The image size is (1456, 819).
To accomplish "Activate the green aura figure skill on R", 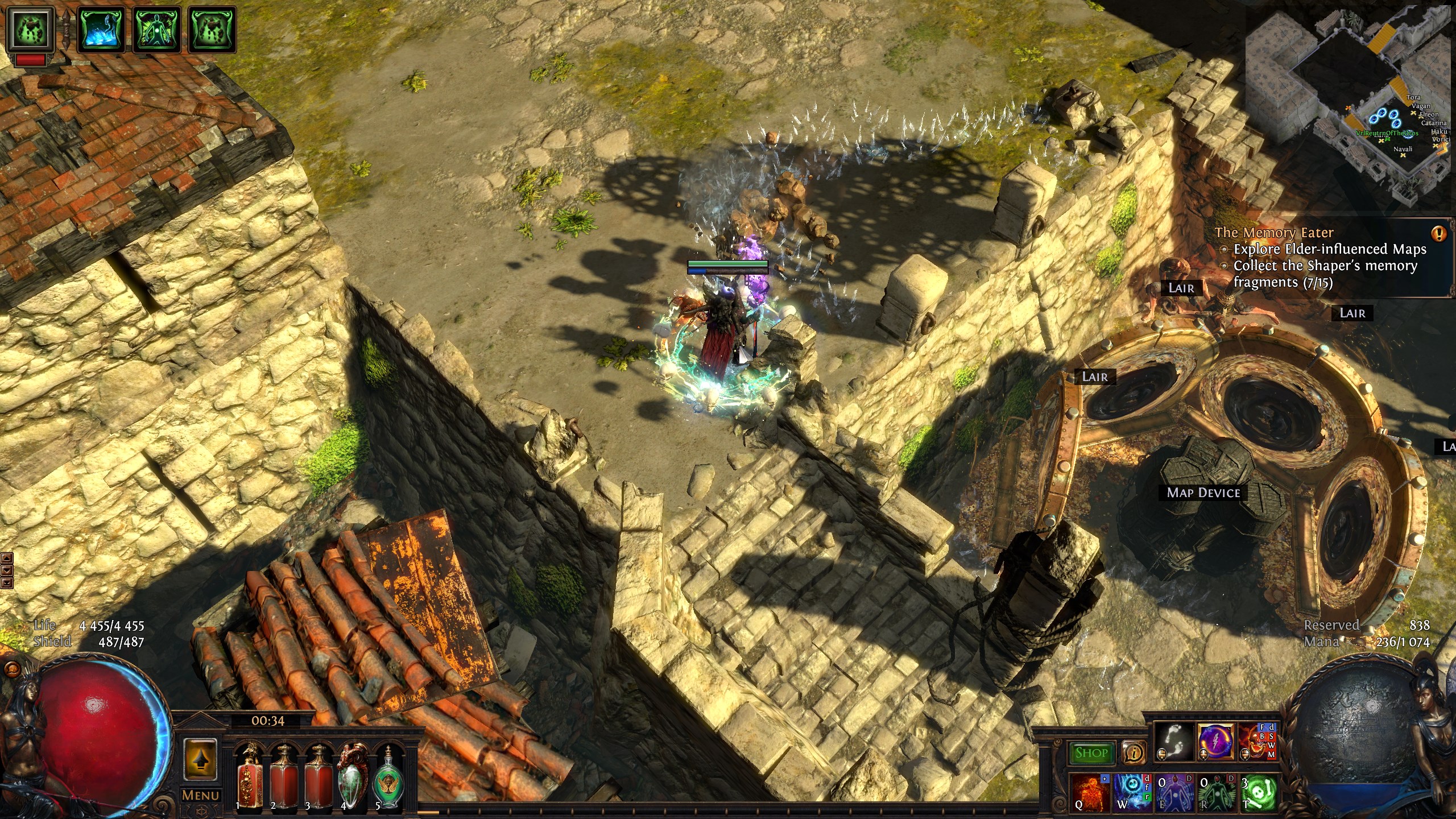I will tap(1215, 793).
